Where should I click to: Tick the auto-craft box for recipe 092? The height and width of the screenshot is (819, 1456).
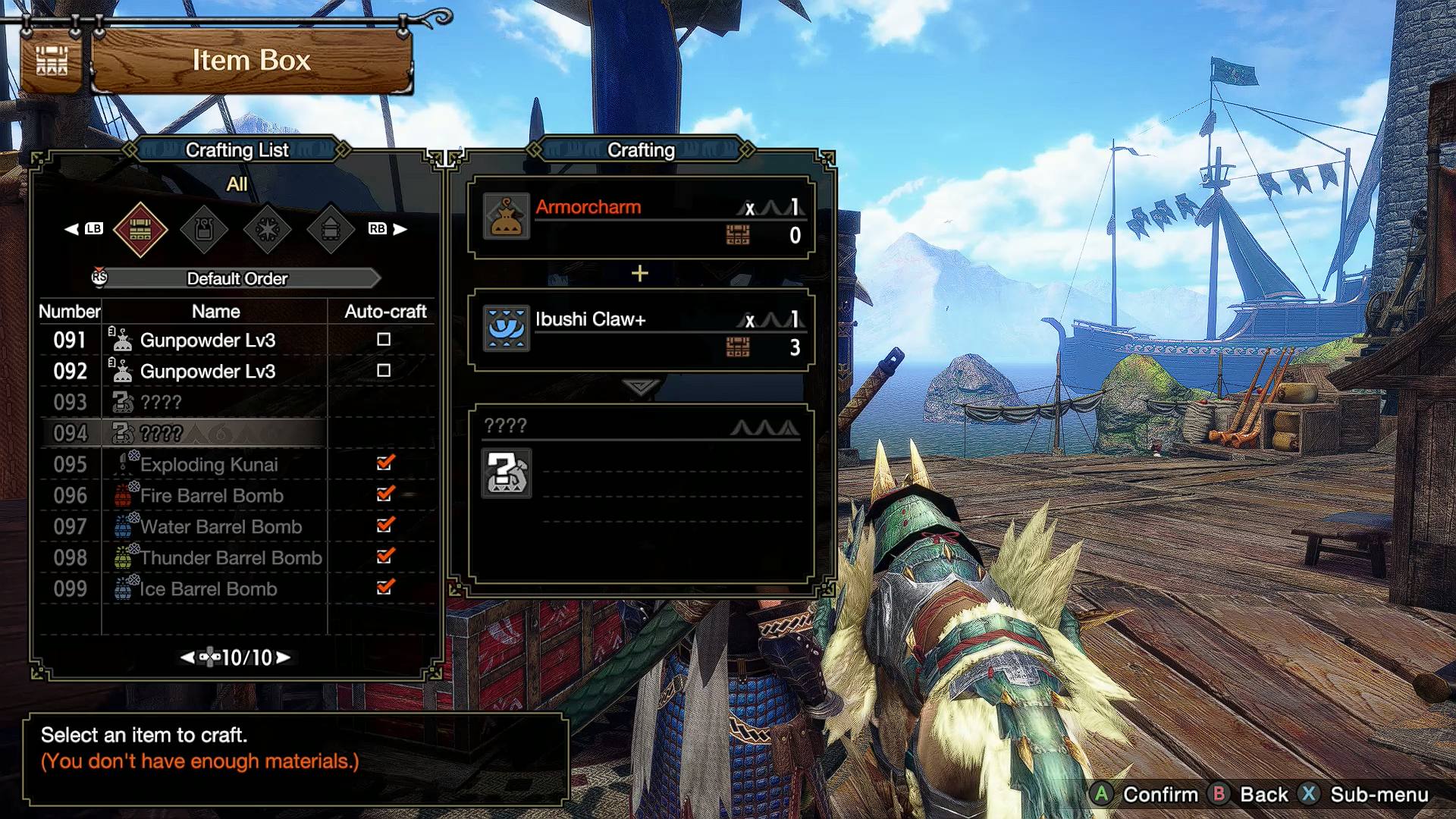click(x=384, y=371)
